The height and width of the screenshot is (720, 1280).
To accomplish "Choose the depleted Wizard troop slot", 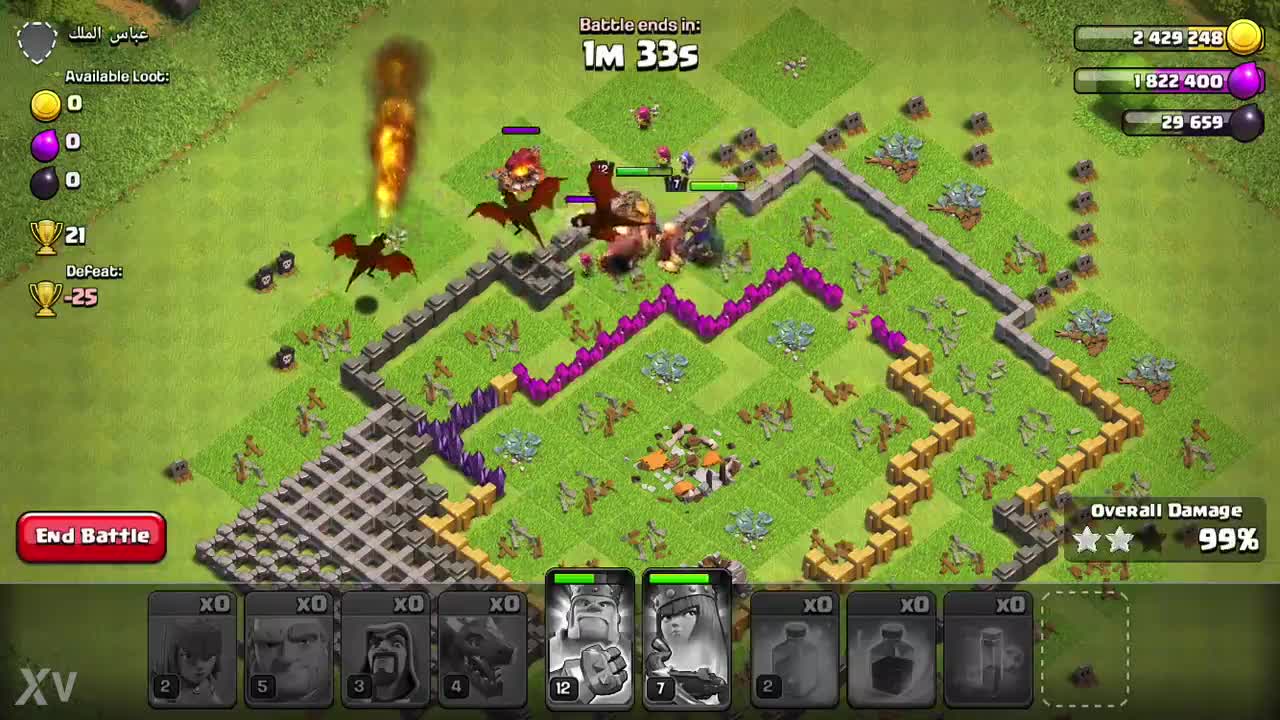I will (x=386, y=648).
